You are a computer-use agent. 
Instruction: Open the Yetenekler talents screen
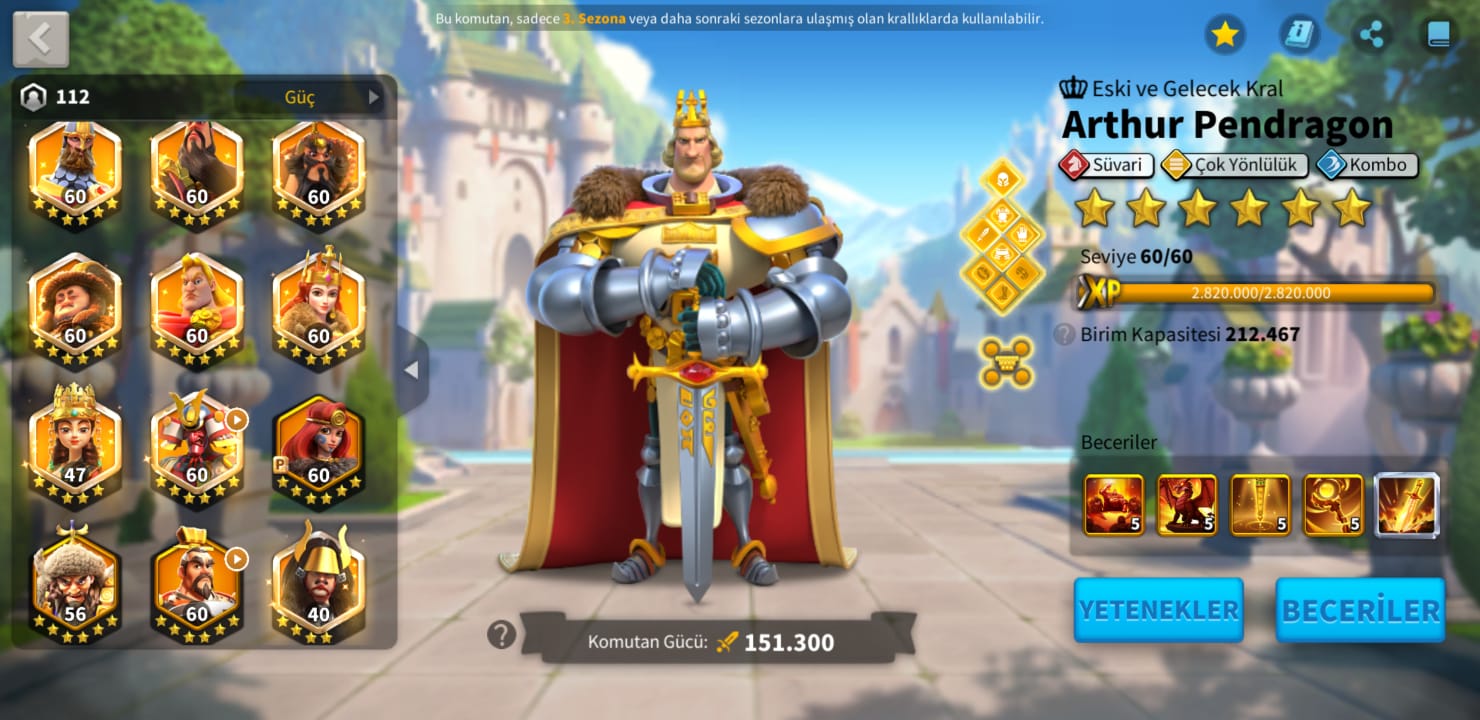[1158, 610]
